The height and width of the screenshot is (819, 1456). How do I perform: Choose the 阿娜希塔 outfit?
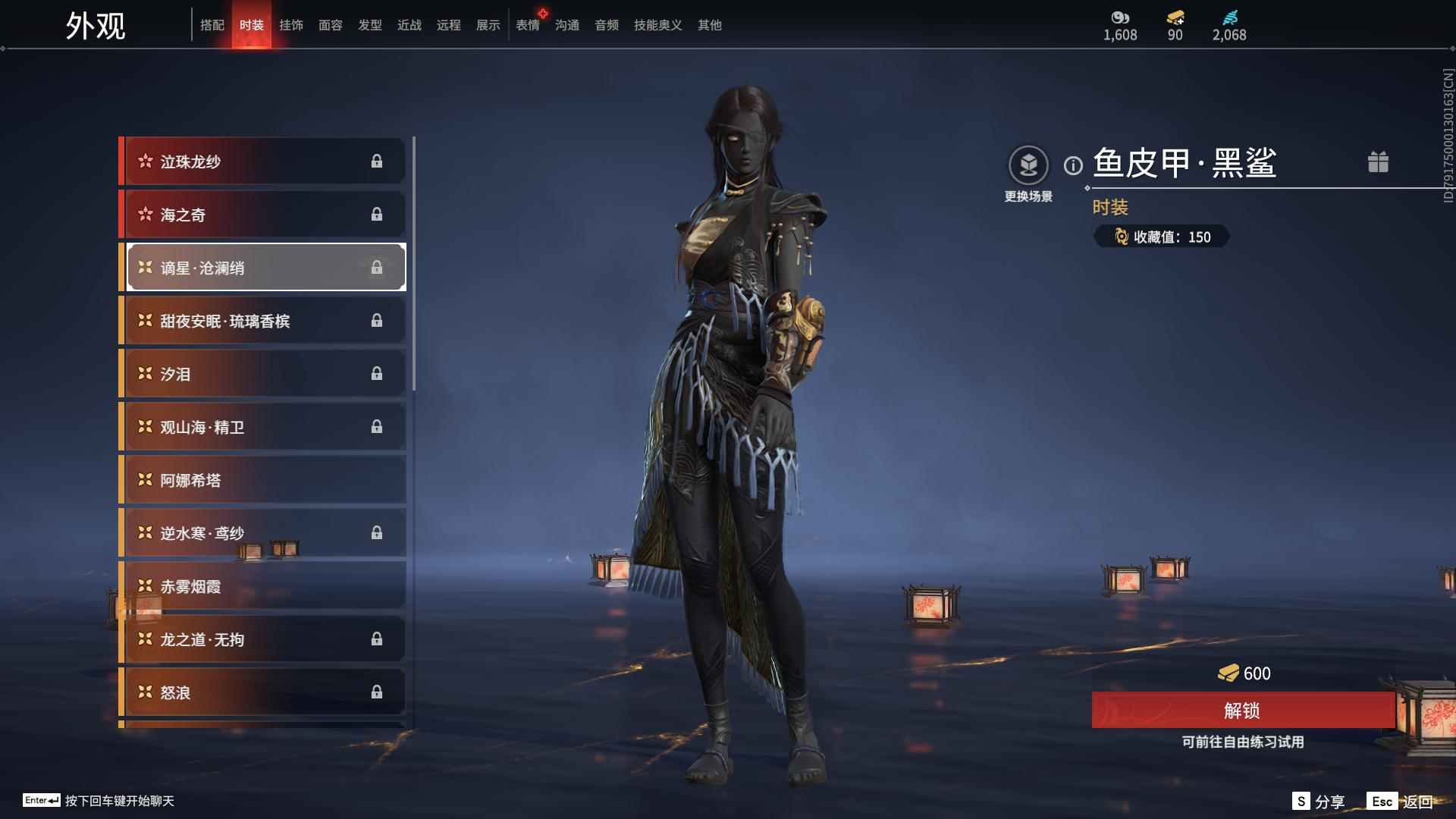263,480
